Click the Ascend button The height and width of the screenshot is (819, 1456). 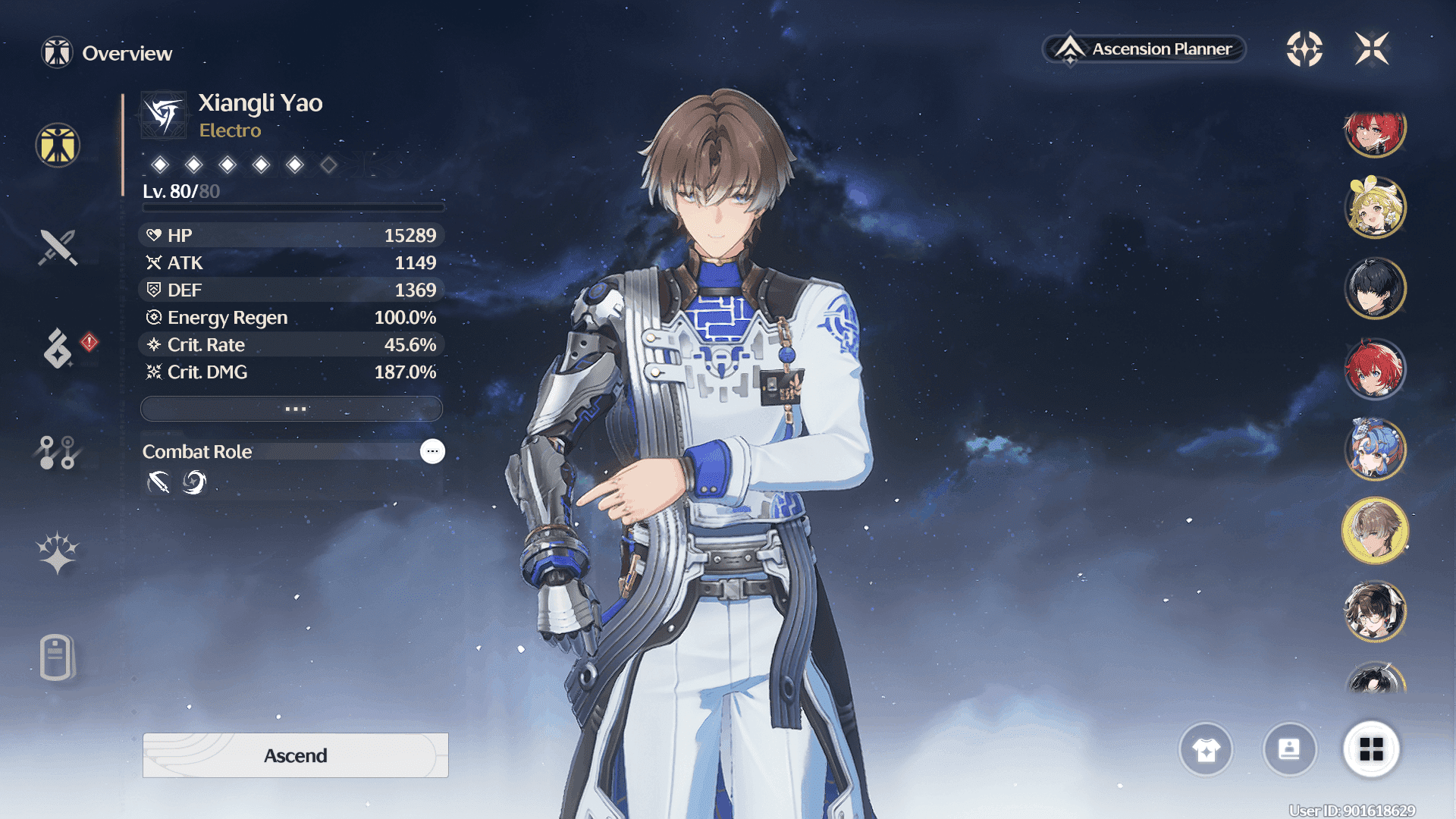pyautogui.click(x=295, y=755)
